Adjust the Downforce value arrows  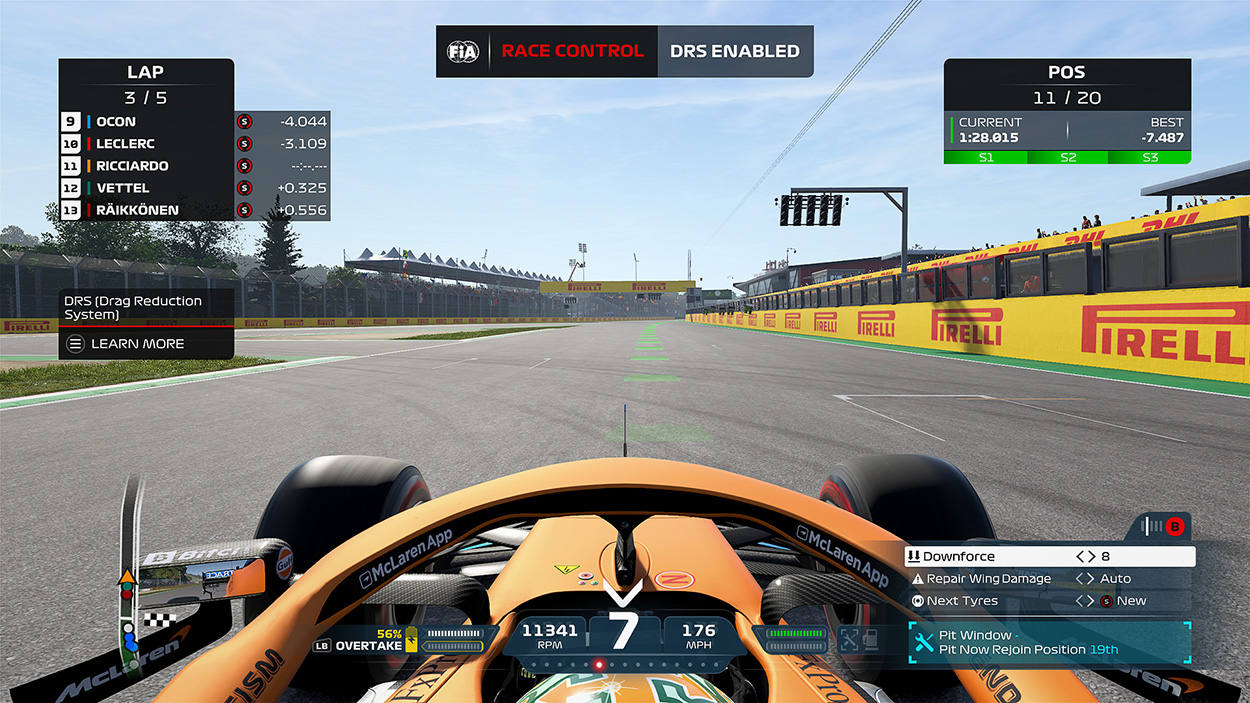click(1085, 557)
